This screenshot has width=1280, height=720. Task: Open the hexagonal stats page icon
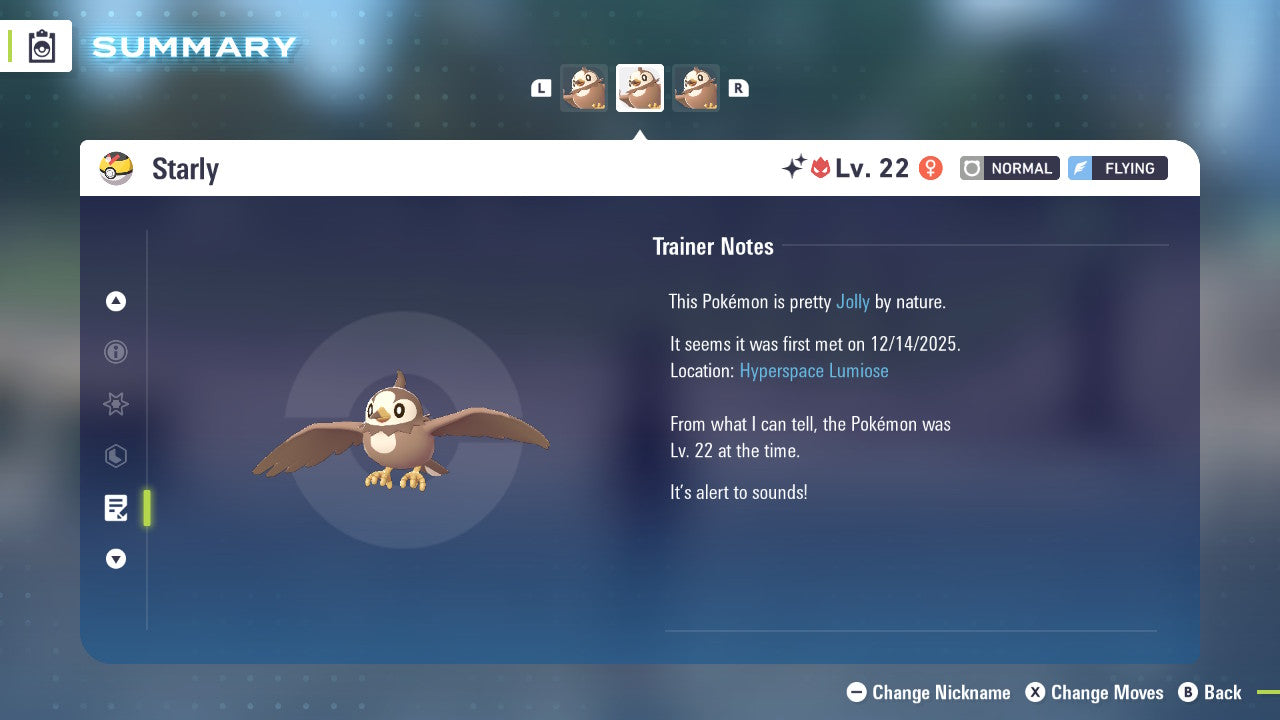[x=115, y=456]
